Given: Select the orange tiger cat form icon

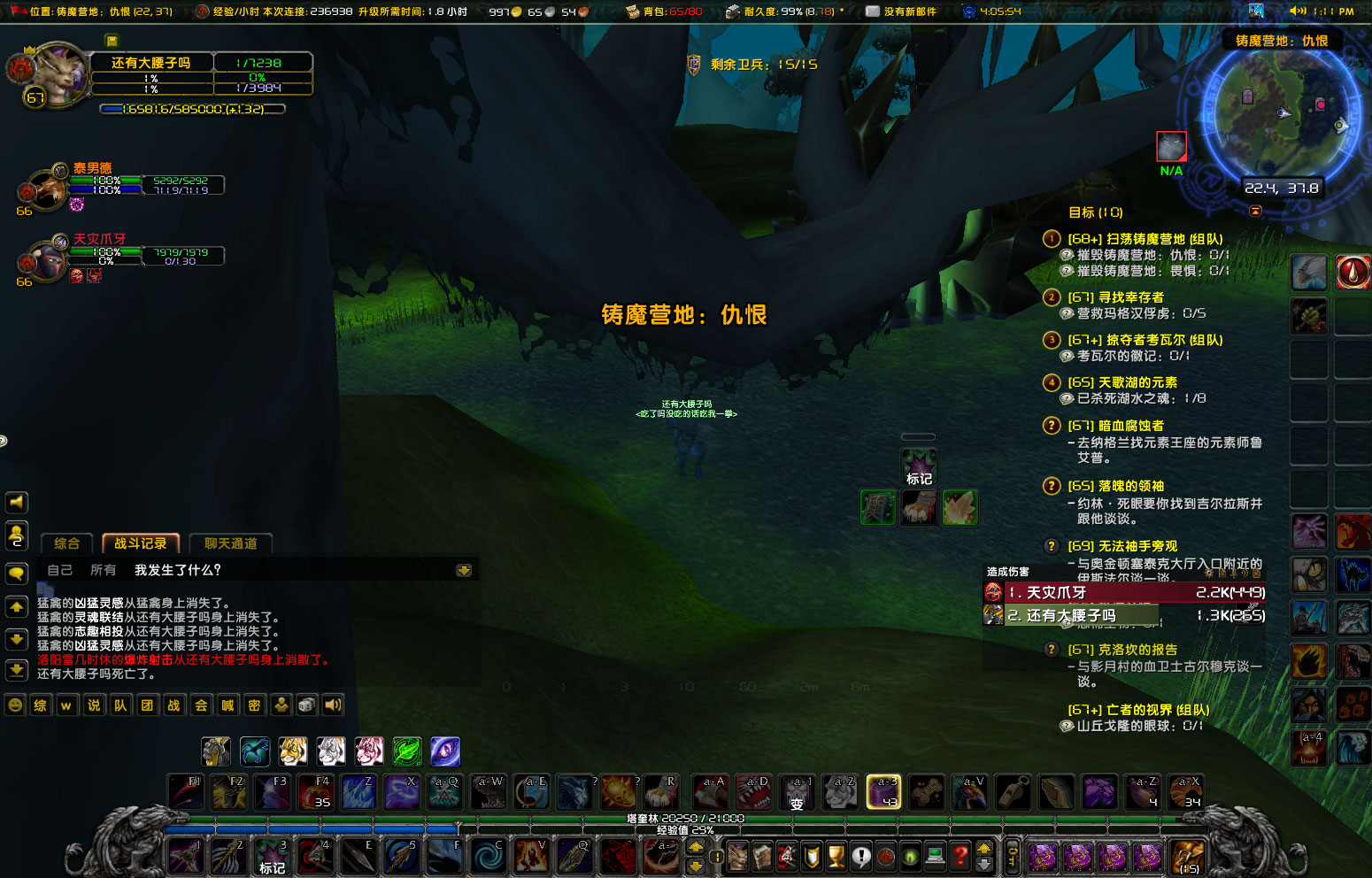Looking at the screenshot, I should click(293, 751).
